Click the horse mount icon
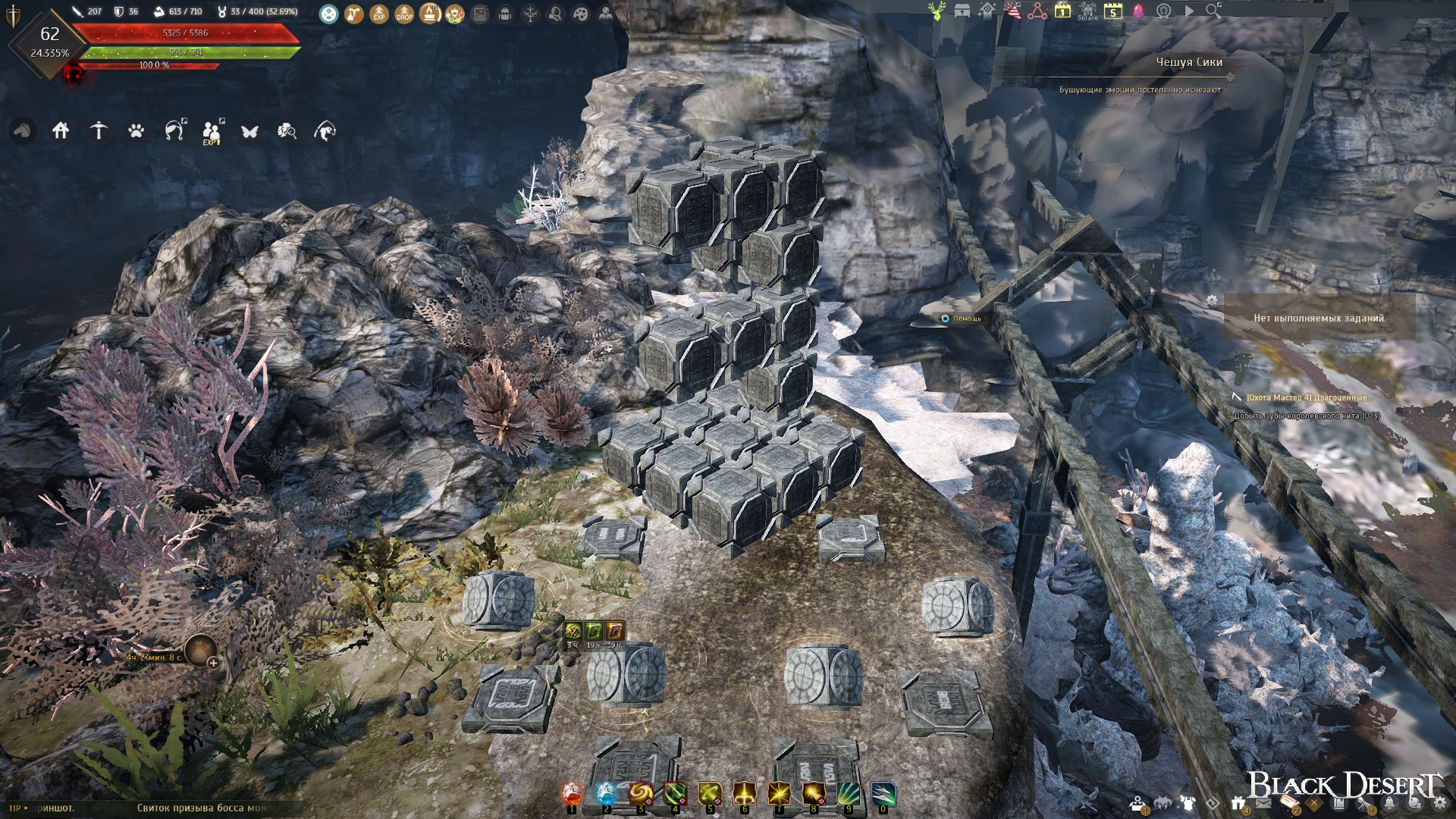Screen dimensions: 1456x819 point(23,130)
